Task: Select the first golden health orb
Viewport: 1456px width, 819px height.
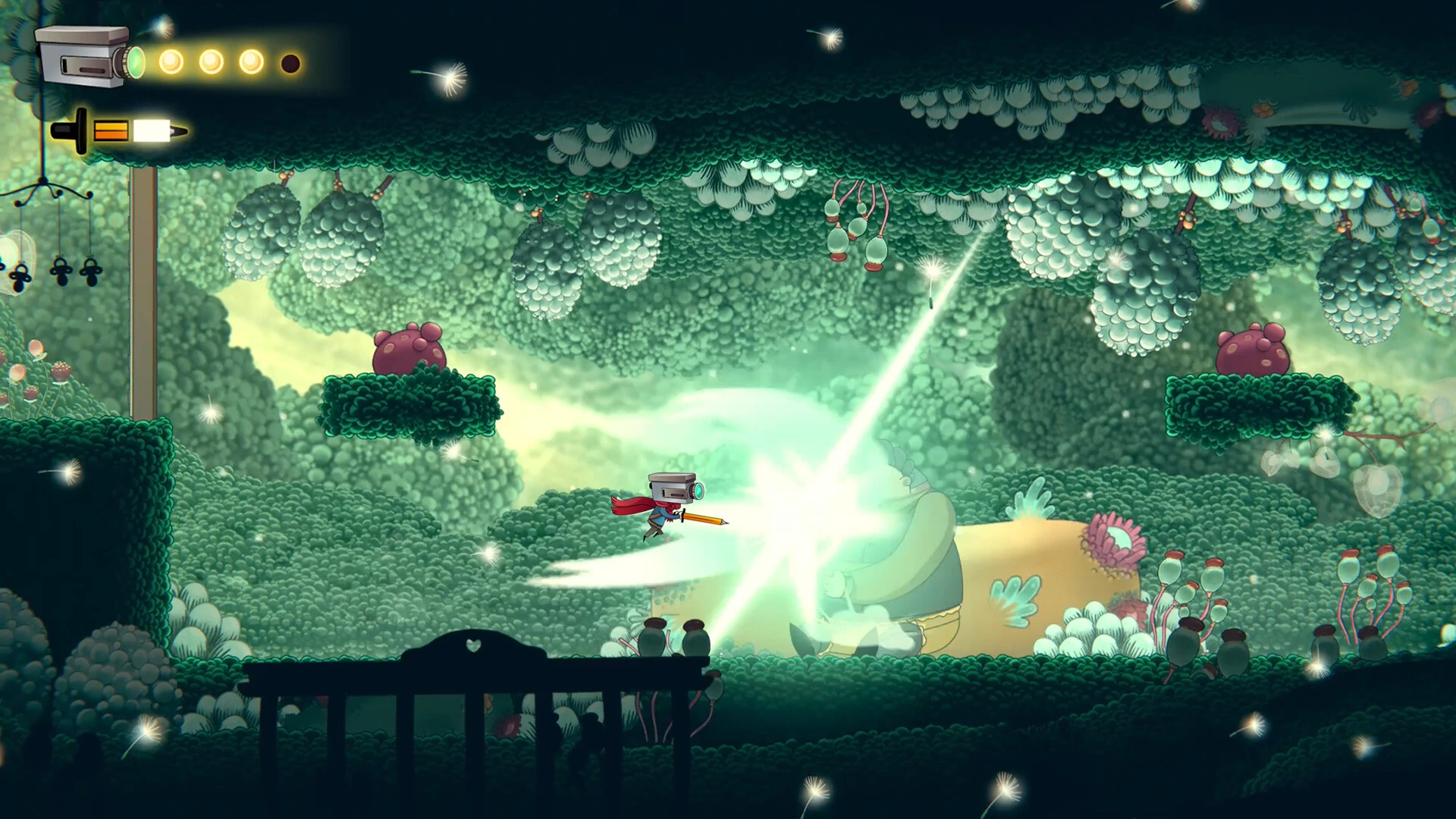Action: (x=171, y=62)
